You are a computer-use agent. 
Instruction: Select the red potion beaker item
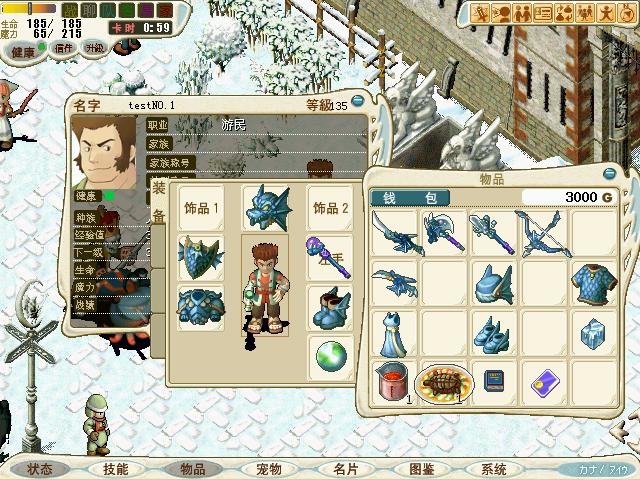pyautogui.click(x=394, y=382)
